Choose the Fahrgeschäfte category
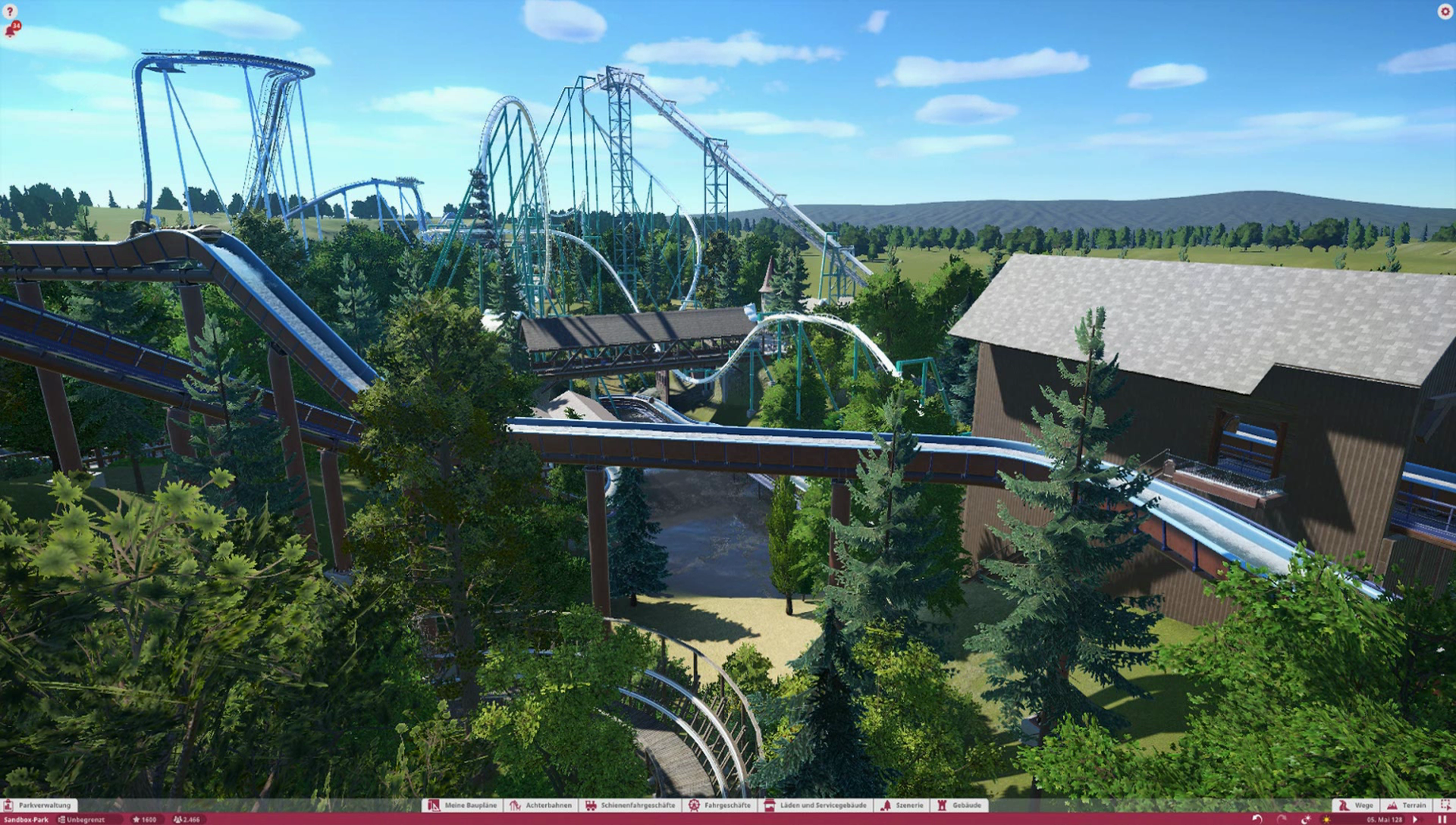Viewport: 1456px width, 825px height. point(720,805)
